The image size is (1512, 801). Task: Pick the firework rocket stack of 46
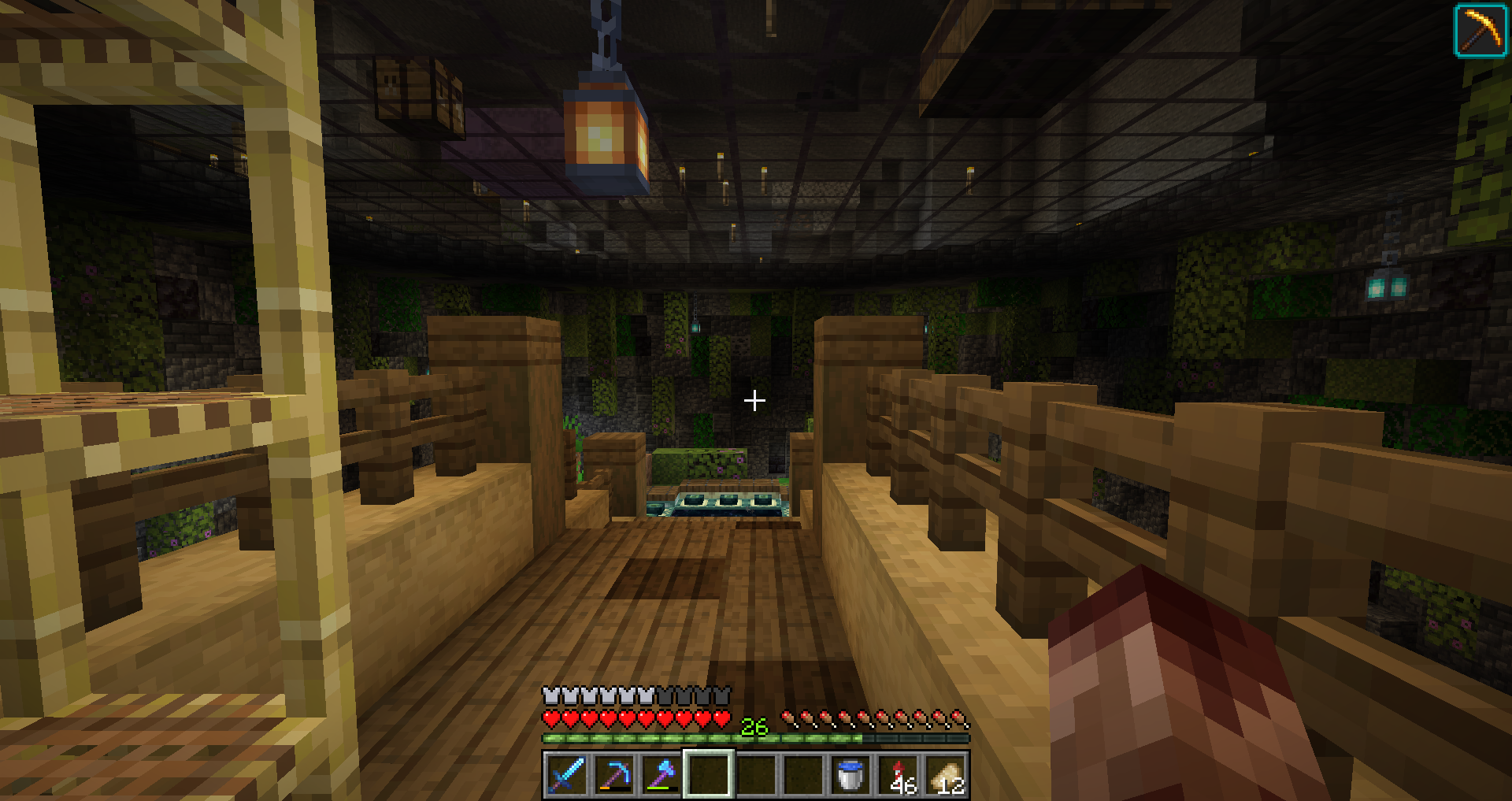click(x=899, y=774)
